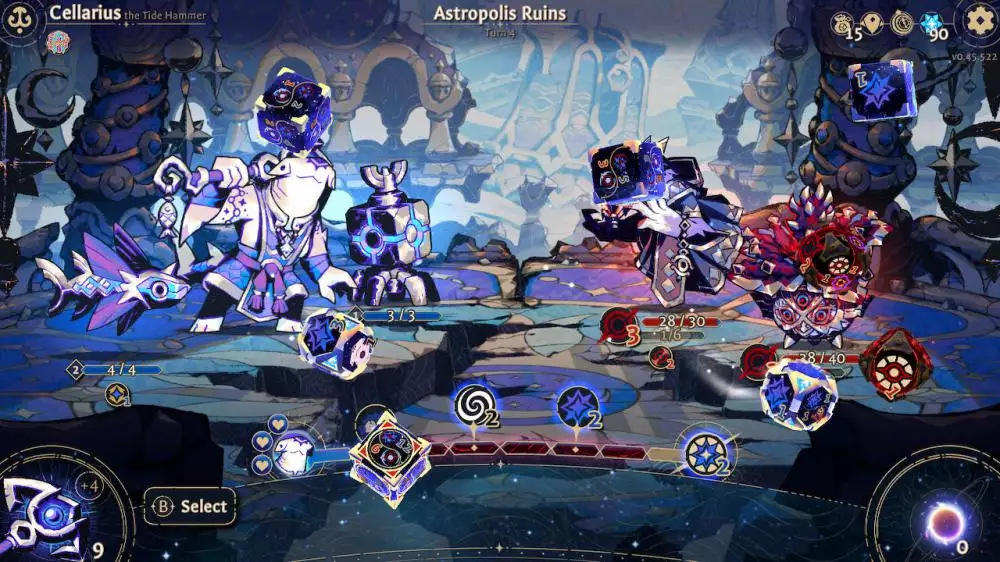Inspect the red swirl intent numbered 3
The height and width of the screenshot is (562, 1000).
(620, 328)
